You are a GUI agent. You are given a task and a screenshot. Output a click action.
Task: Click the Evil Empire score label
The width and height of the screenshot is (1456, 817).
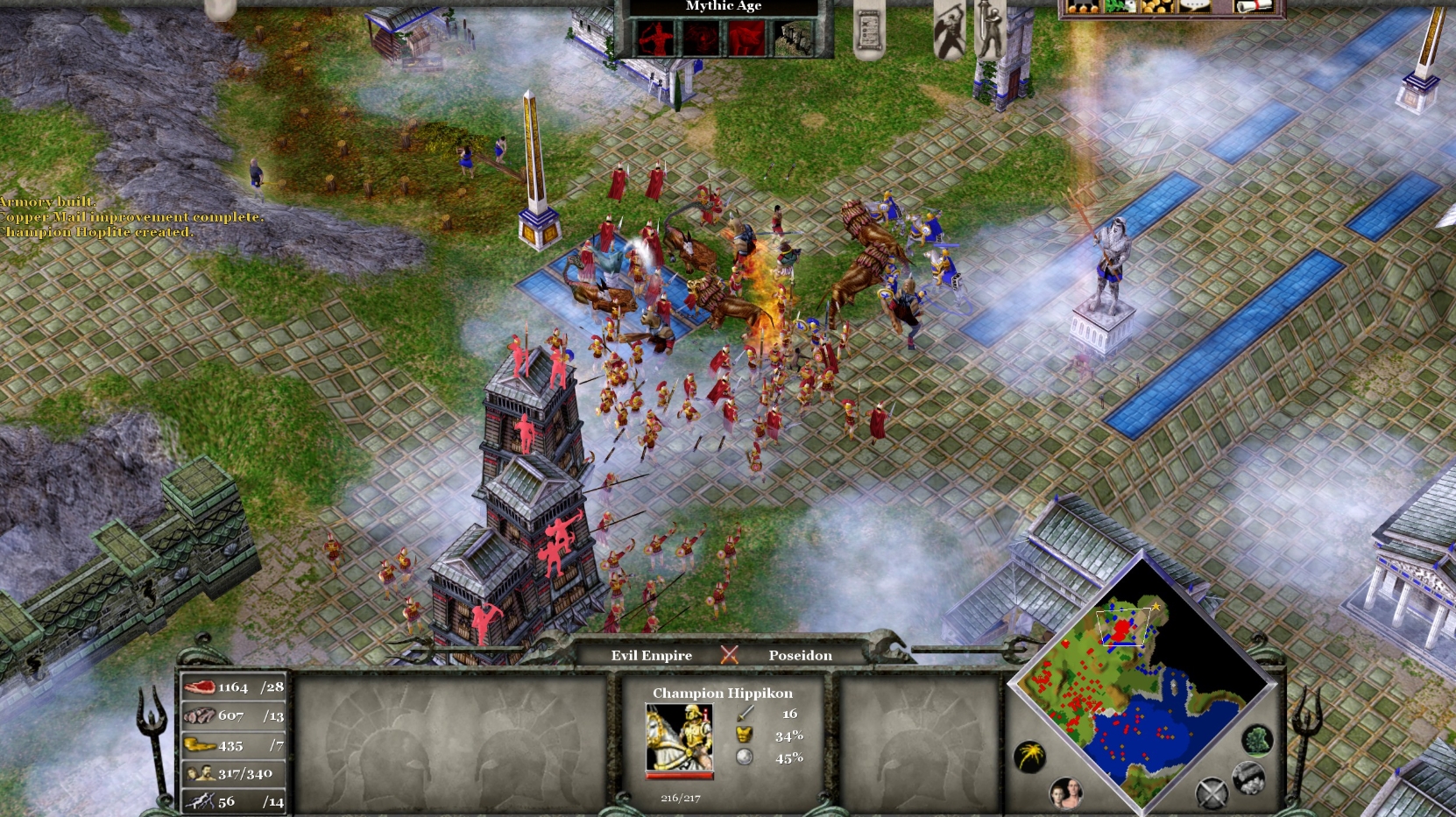point(651,656)
